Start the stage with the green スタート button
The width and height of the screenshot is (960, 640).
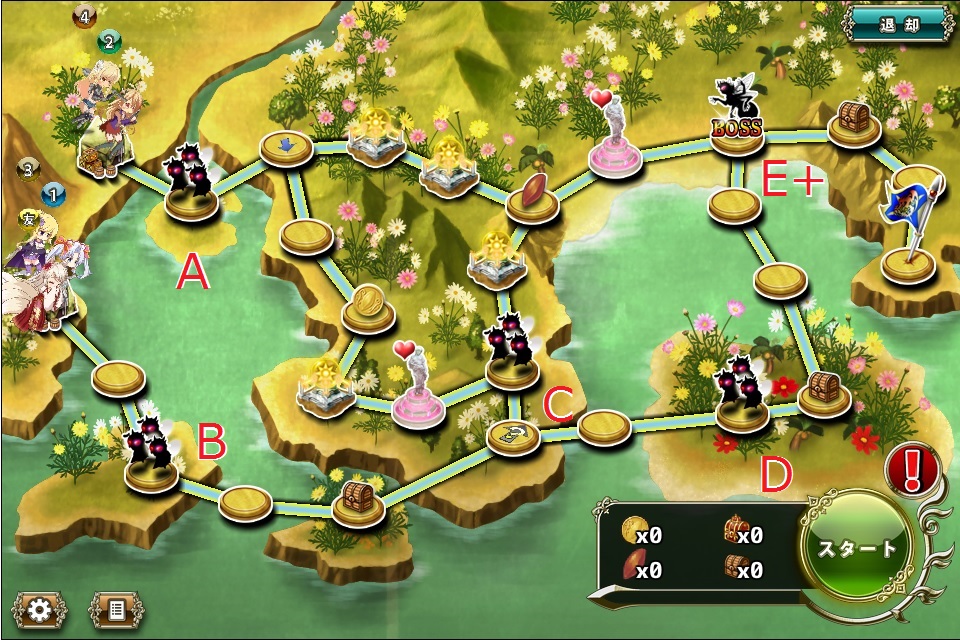[x=857, y=548]
